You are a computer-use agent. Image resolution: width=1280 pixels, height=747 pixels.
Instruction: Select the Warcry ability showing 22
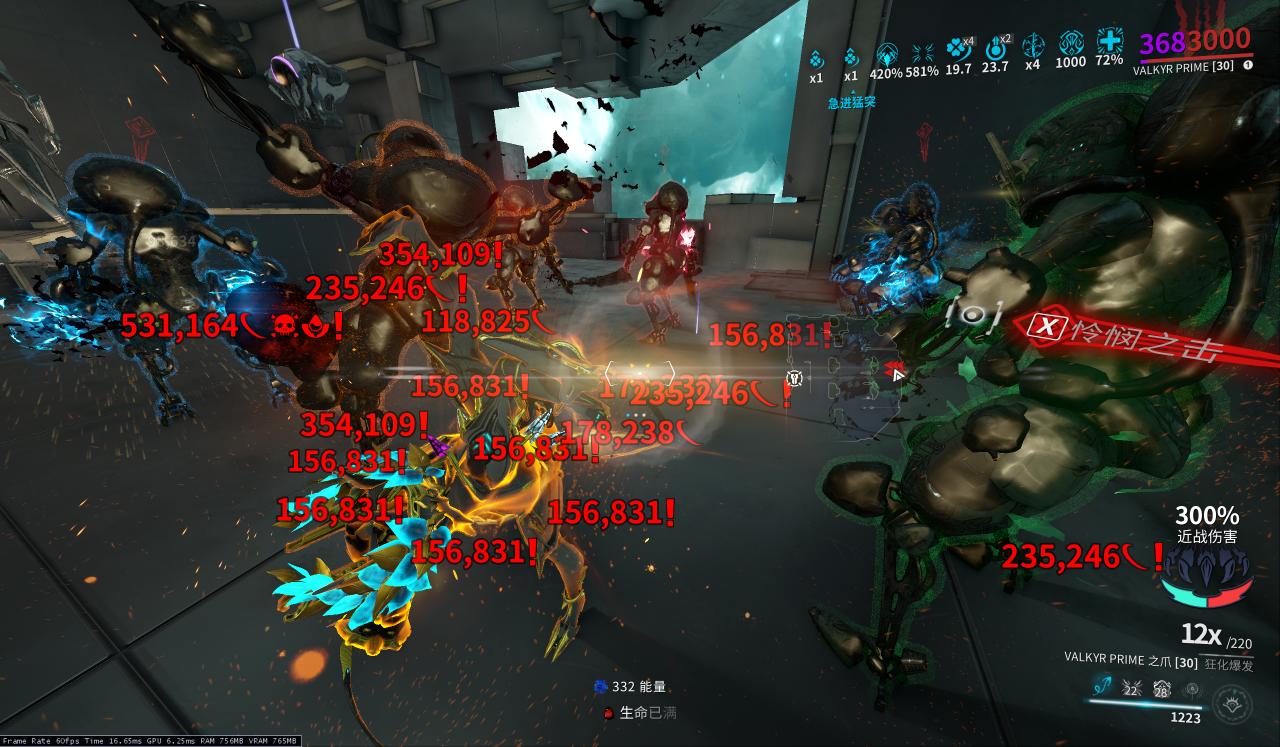pyautogui.click(x=1132, y=688)
